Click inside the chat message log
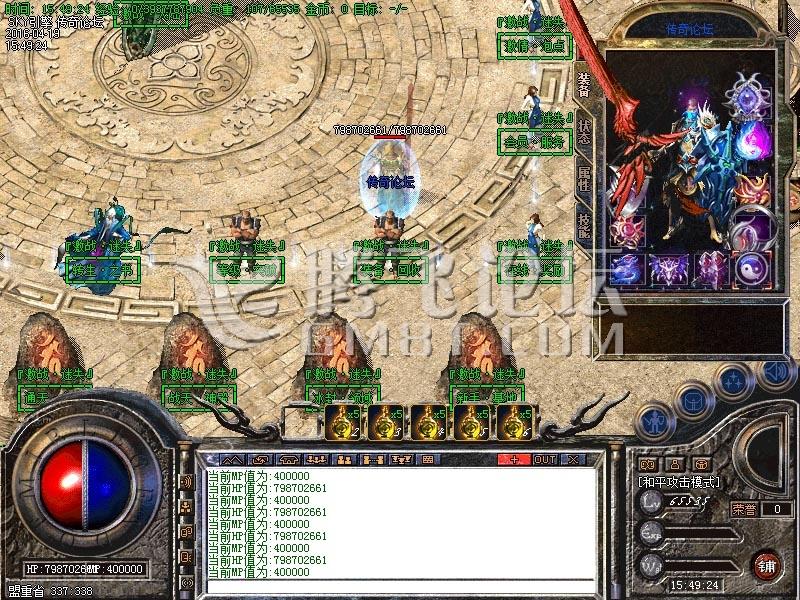 pyautogui.click(x=400, y=520)
